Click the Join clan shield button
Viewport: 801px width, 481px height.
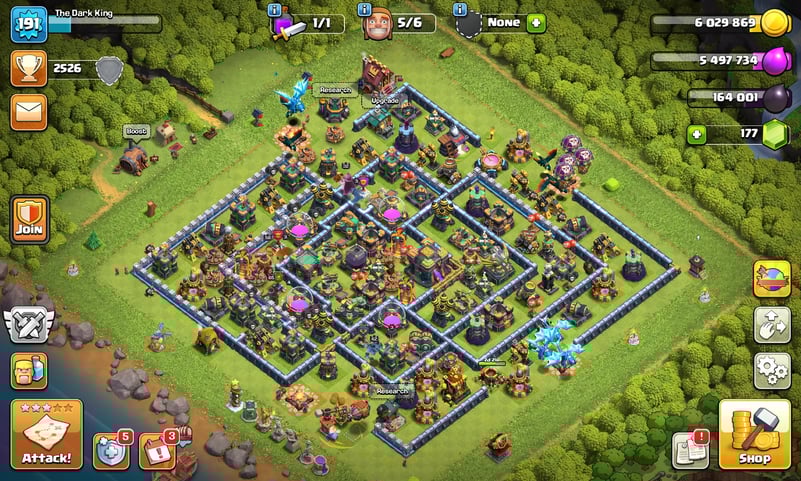click(29, 219)
